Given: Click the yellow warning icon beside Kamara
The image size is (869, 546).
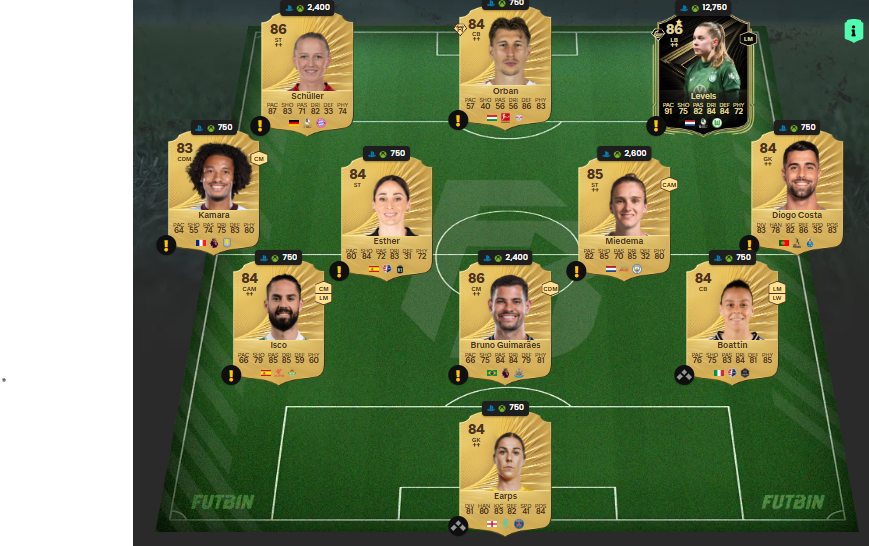Looking at the screenshot, I should point(166,245).
